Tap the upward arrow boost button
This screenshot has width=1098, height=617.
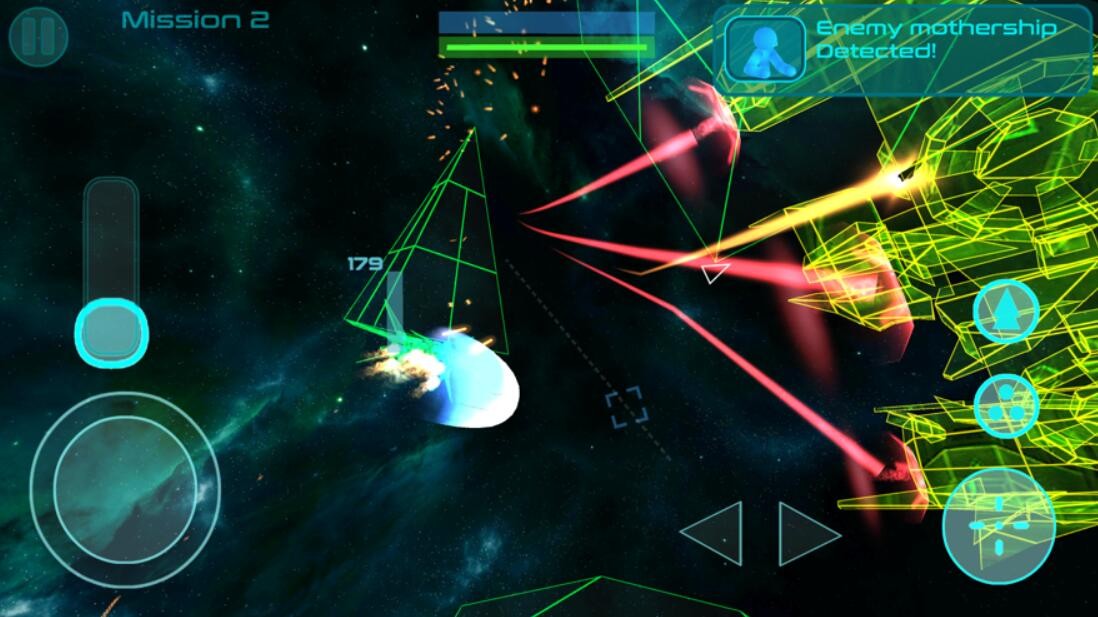[x=1006, y=312]
